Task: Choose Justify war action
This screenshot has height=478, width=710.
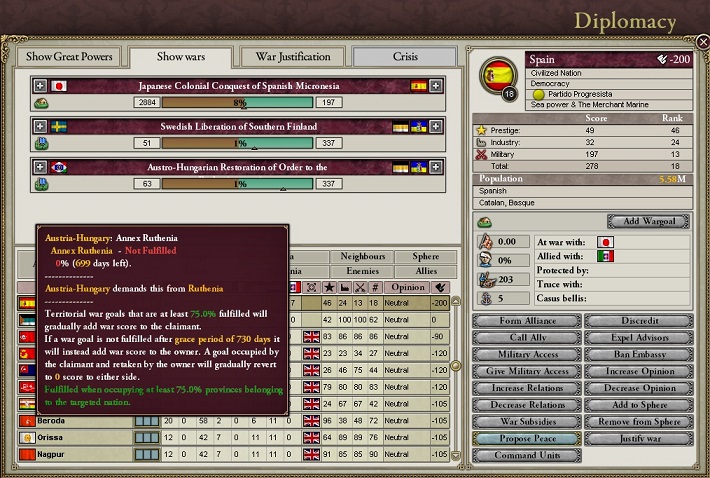Action: coord(637,439)
